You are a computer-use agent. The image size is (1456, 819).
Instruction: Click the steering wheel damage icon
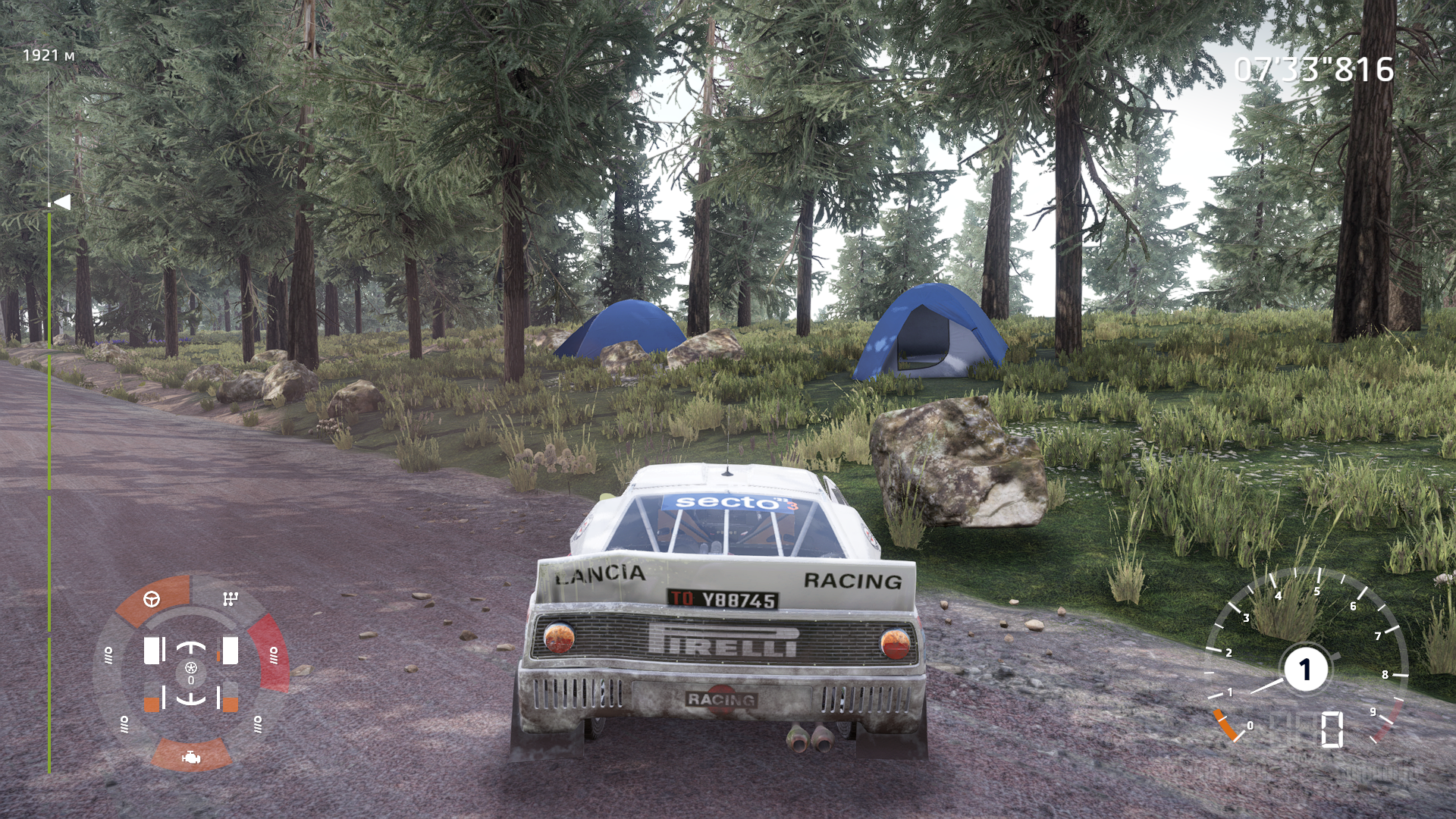point(152,599)
